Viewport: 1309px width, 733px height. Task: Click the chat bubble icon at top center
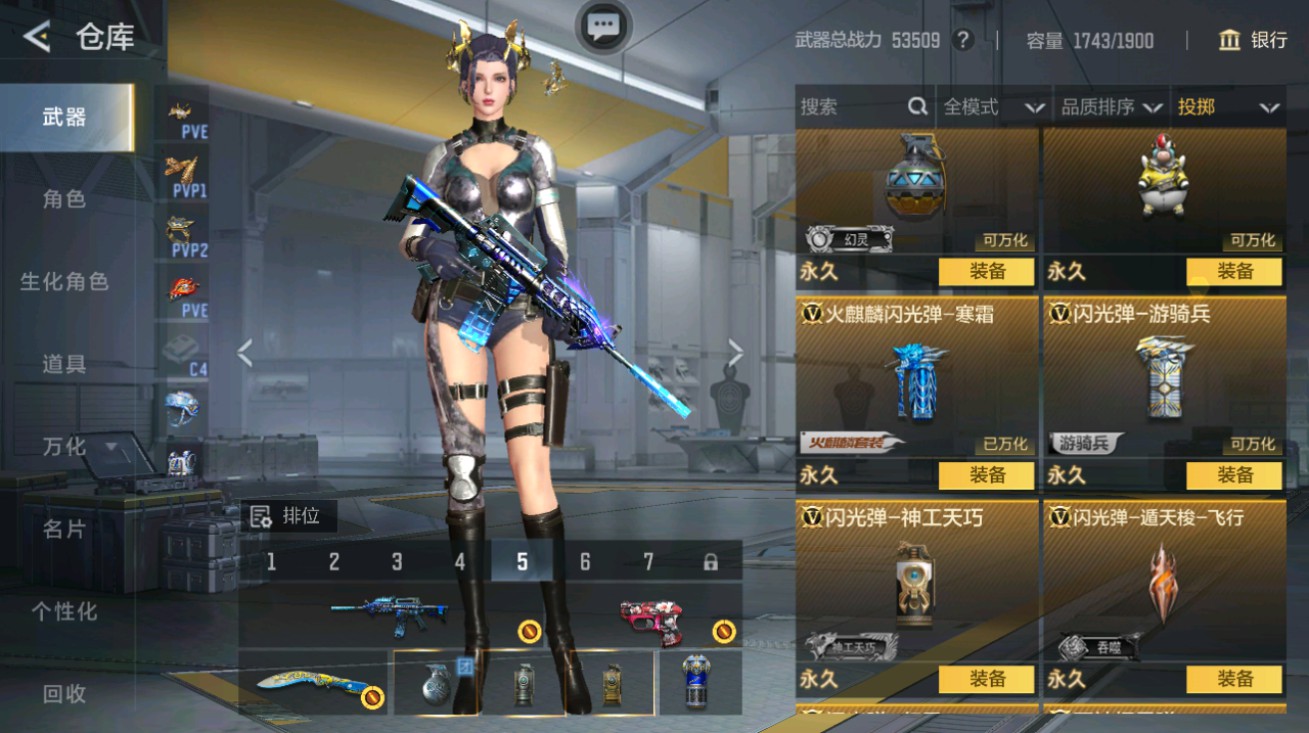[x=601, y=26]
